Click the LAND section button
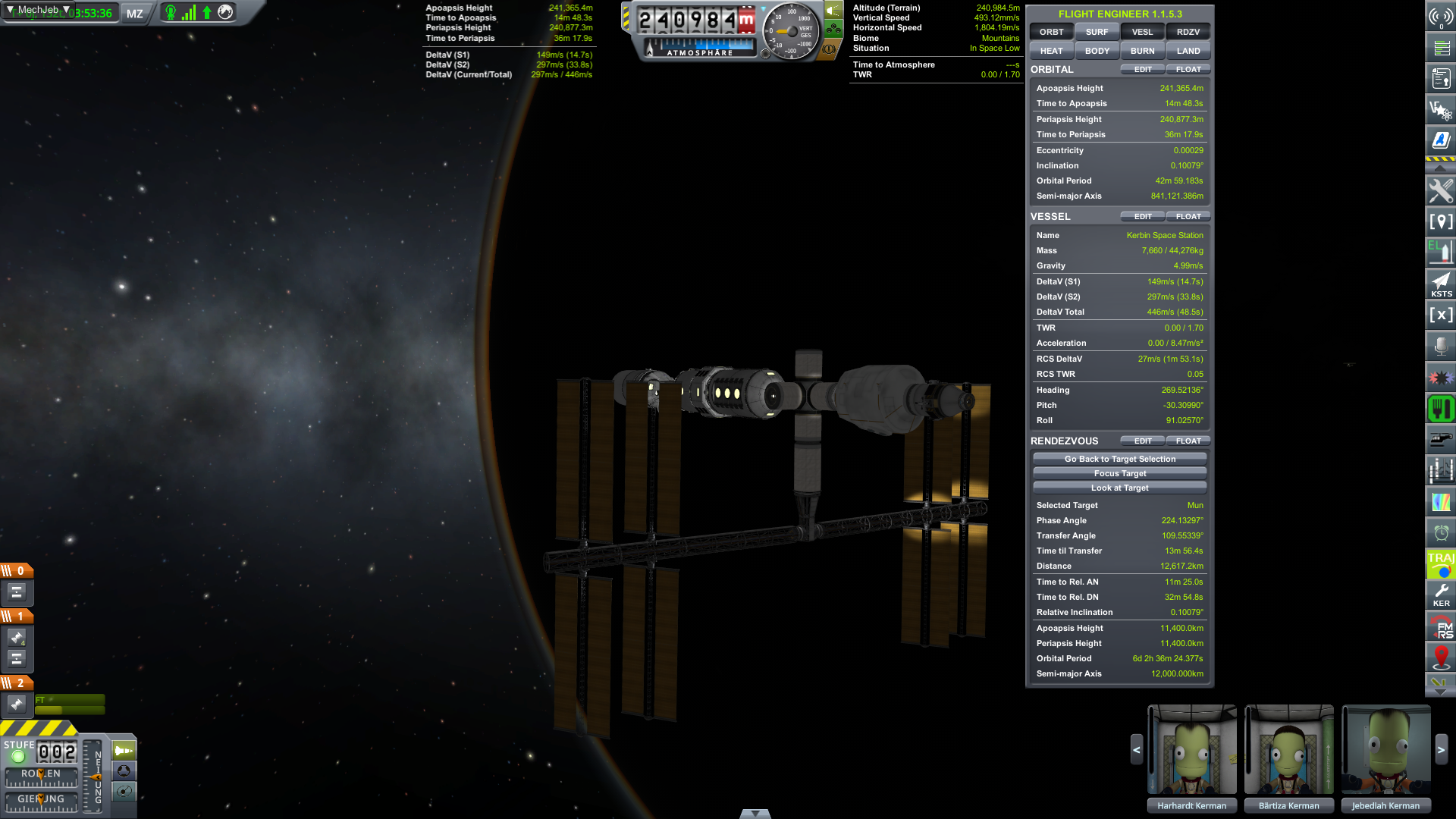Image resolution: width=1456 pixels, height=819 pixels. point(1188,51)
